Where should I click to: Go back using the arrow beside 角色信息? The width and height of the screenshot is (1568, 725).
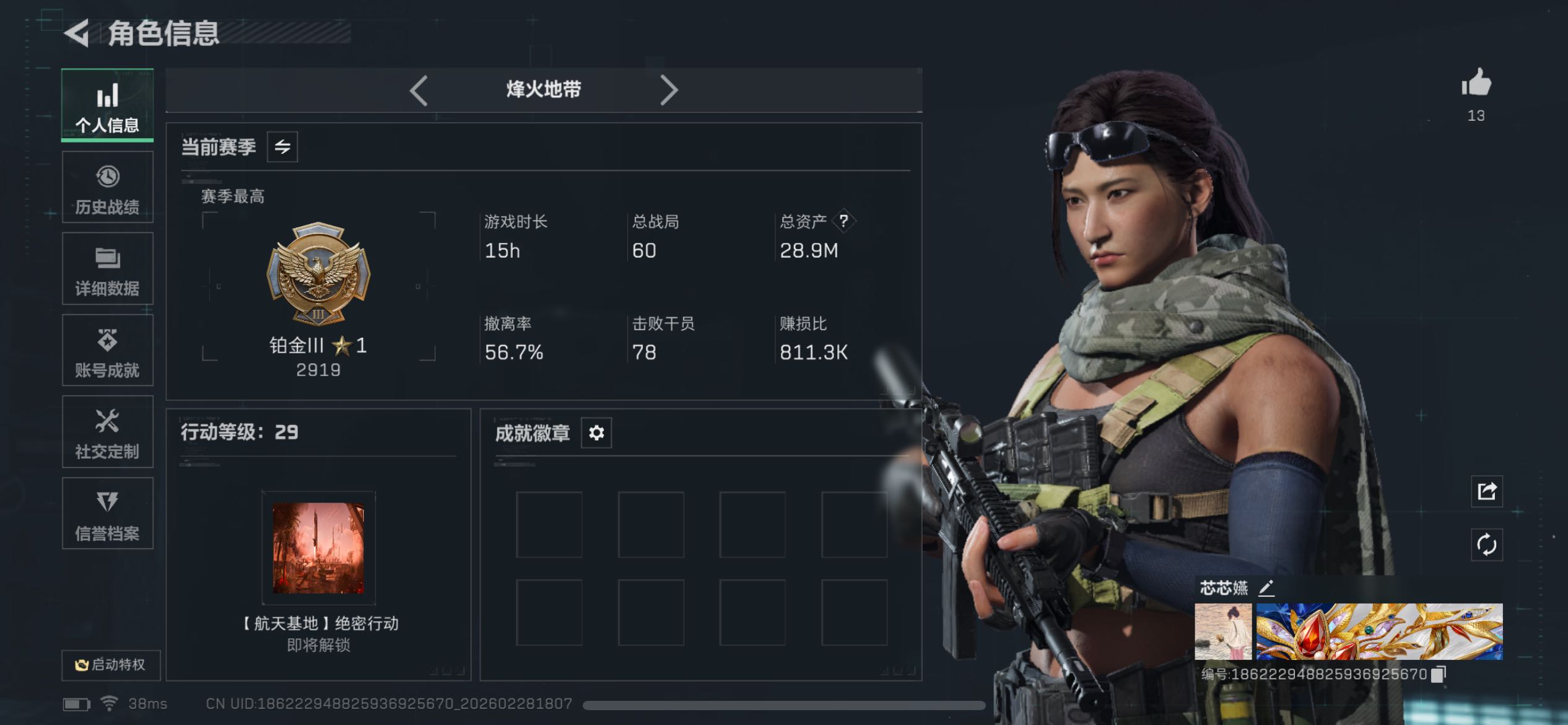pyautogui.click(x=77, y=33)
